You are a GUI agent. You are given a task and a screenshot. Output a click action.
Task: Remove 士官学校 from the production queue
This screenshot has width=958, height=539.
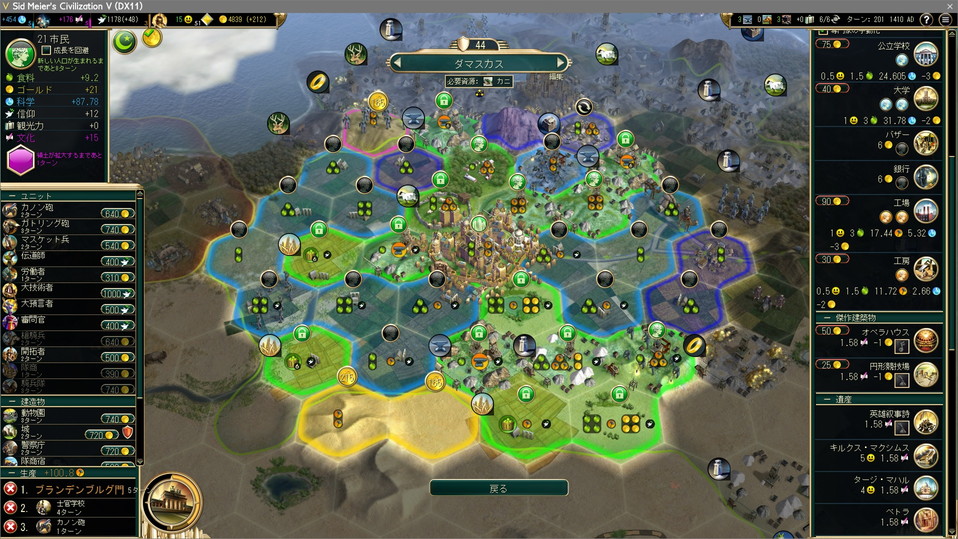(10, 507)
